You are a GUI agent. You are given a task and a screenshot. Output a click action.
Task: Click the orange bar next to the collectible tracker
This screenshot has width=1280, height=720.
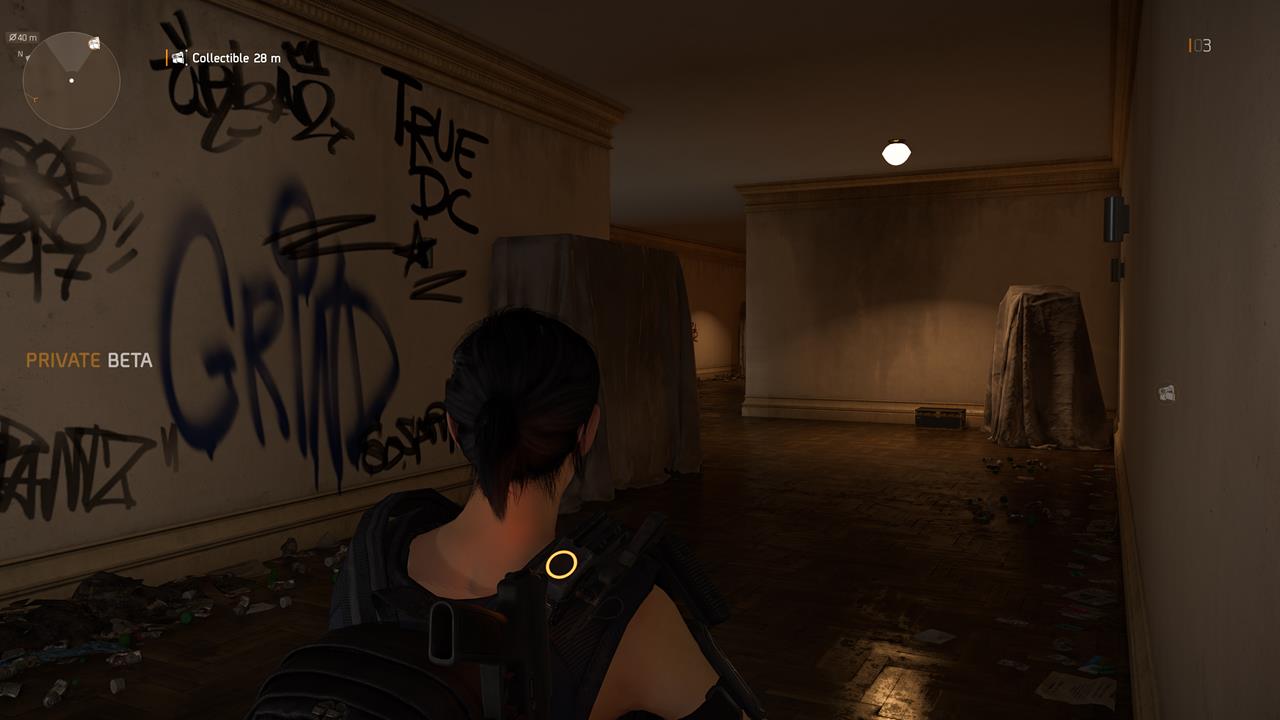[x=166, y=57]
